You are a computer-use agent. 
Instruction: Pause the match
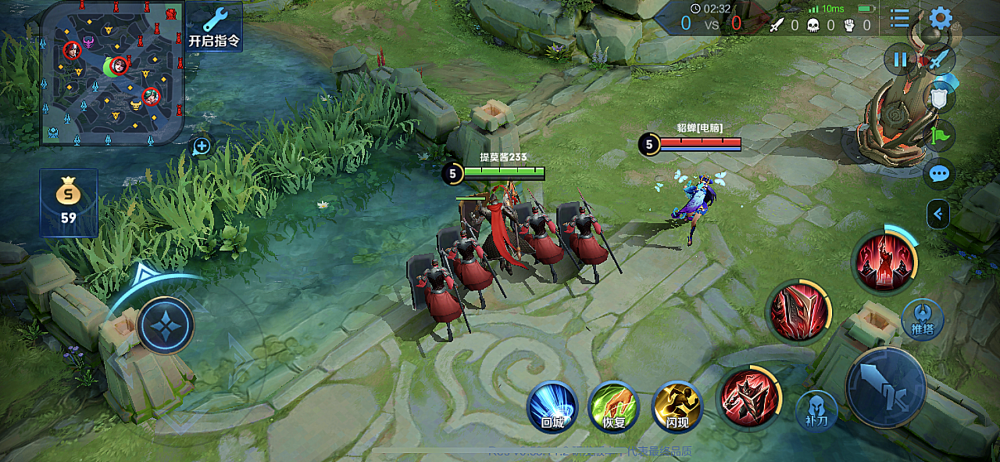click(x=900, y=60)
